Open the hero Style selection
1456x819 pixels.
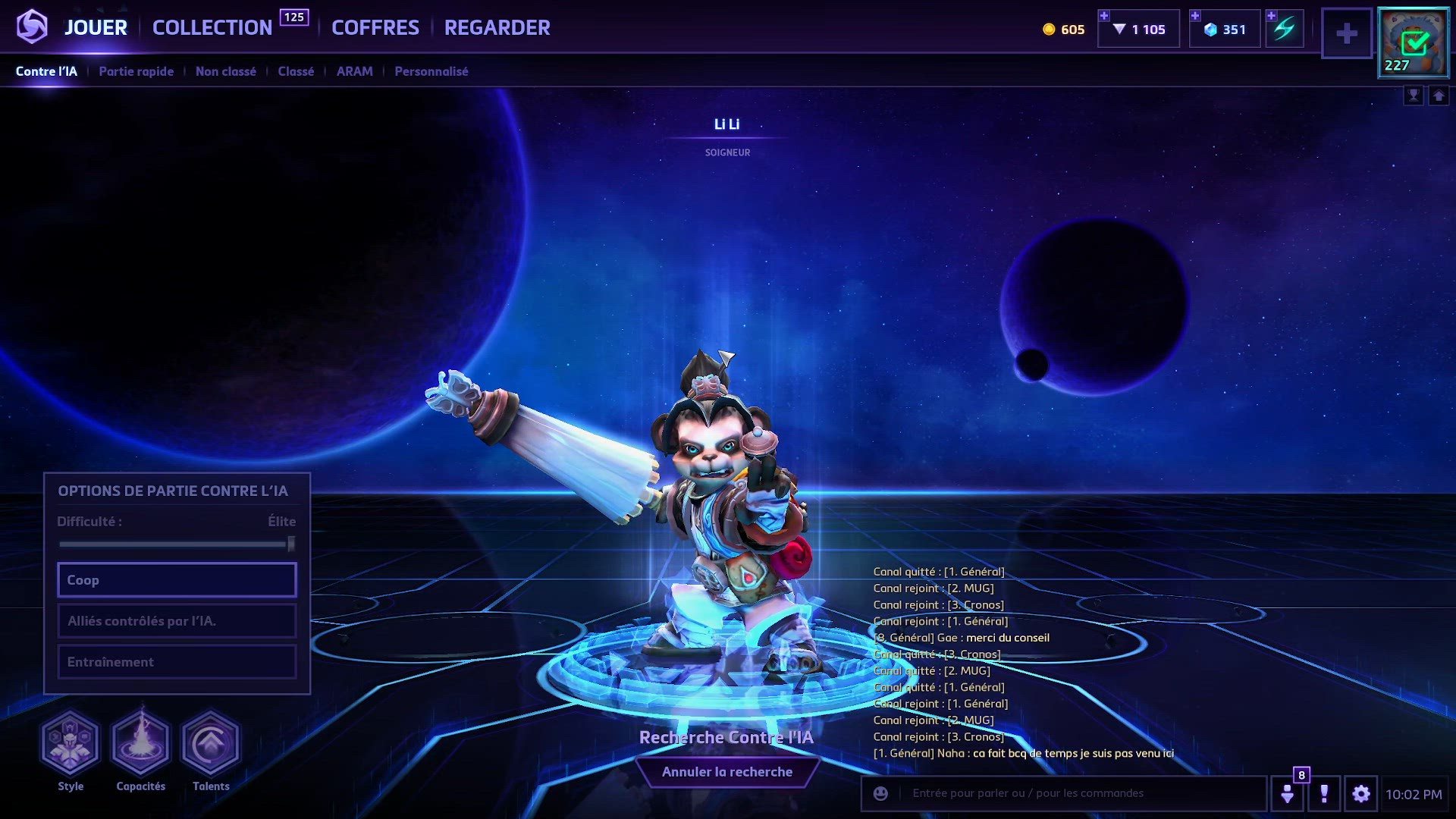[x=70, y=743]
